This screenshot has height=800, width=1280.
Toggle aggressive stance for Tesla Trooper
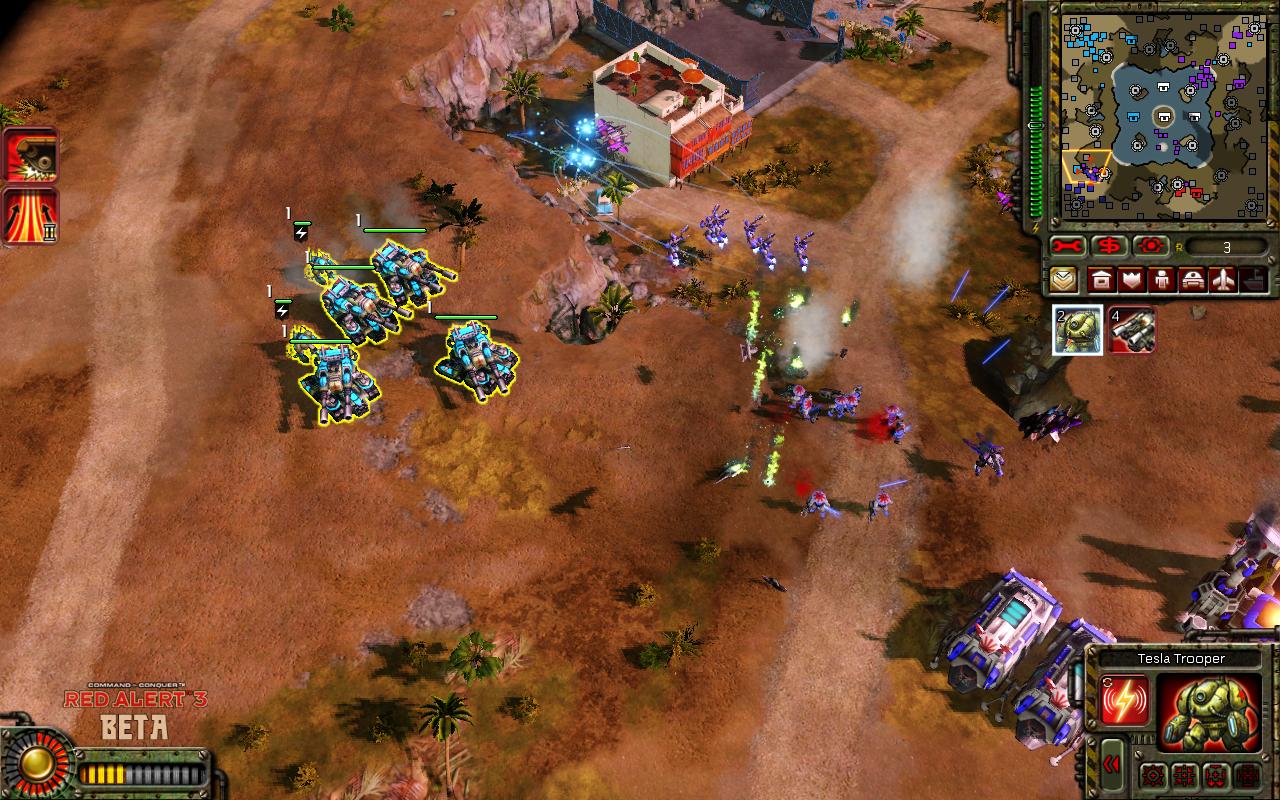pyautogui.click(x=1154, y=775)
